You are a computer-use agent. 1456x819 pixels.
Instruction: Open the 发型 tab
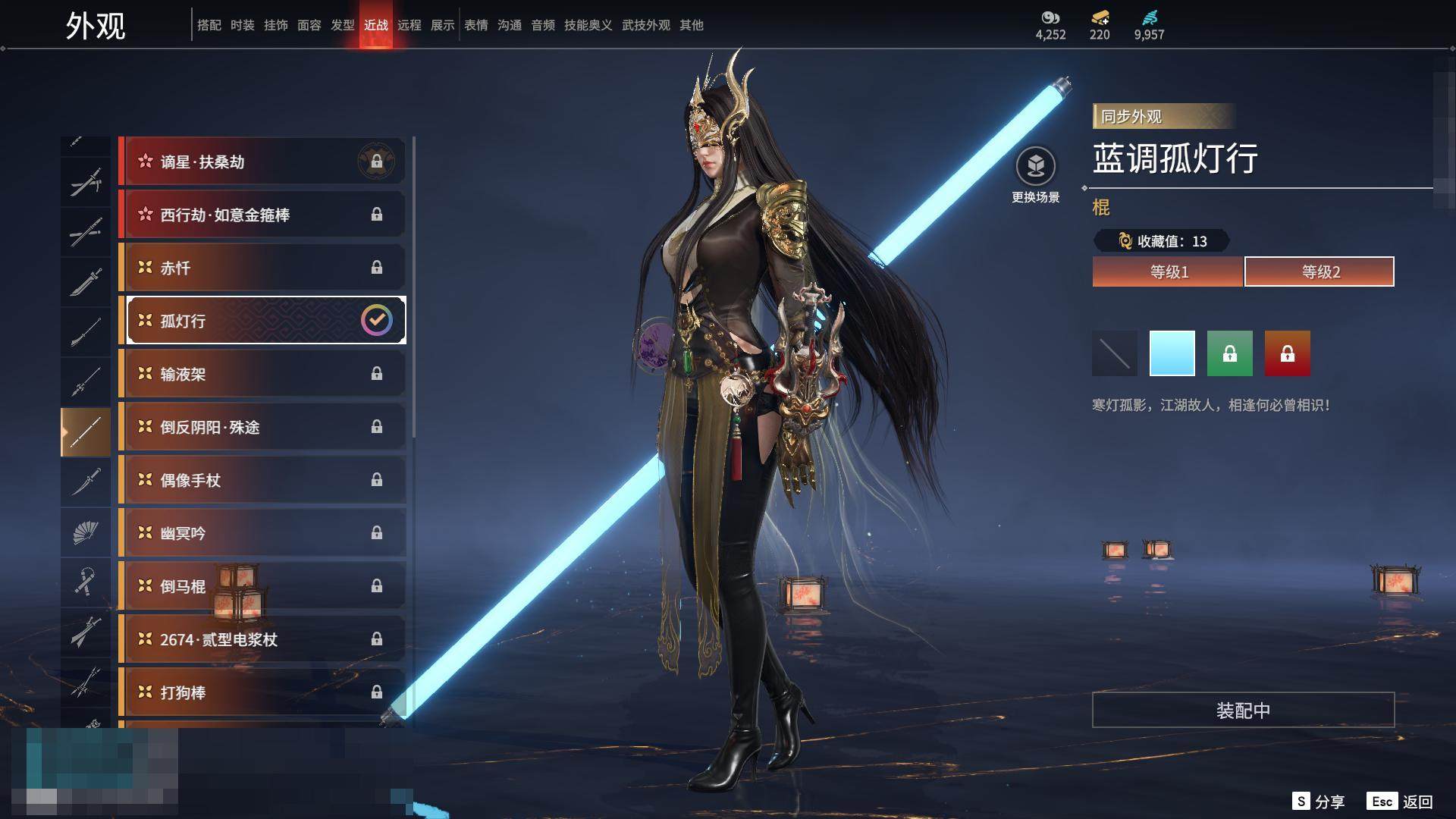pos(343,25)
